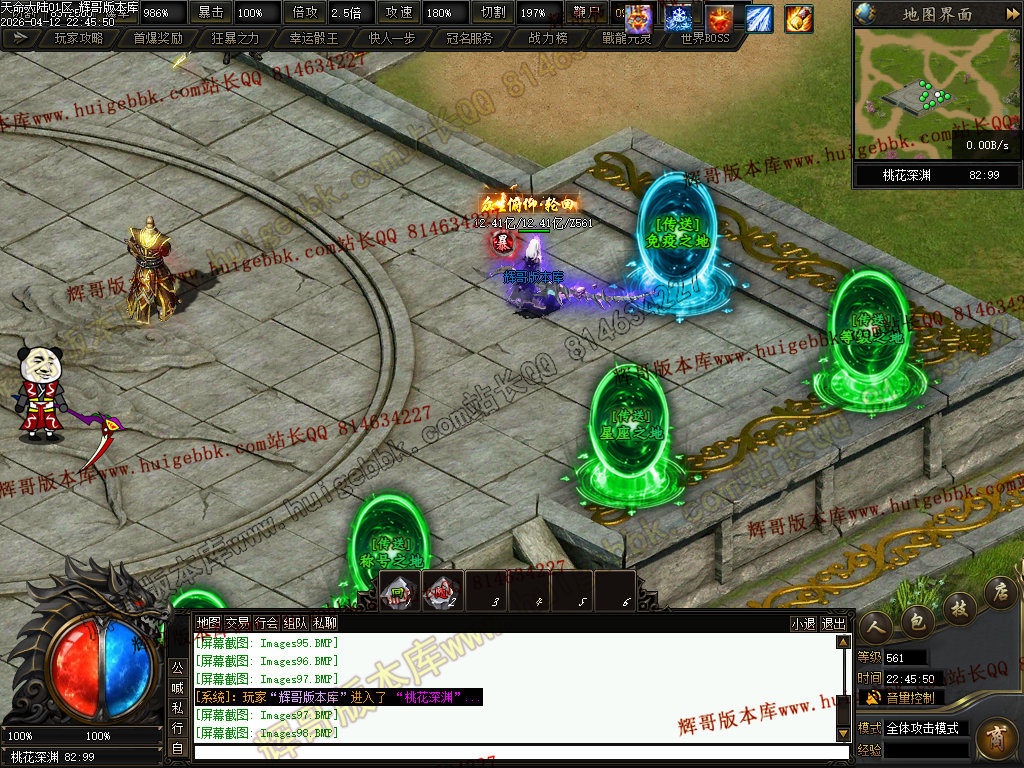Open the bag with the 包 button
The image size is (1024, 768).
[x=916, y=621]
